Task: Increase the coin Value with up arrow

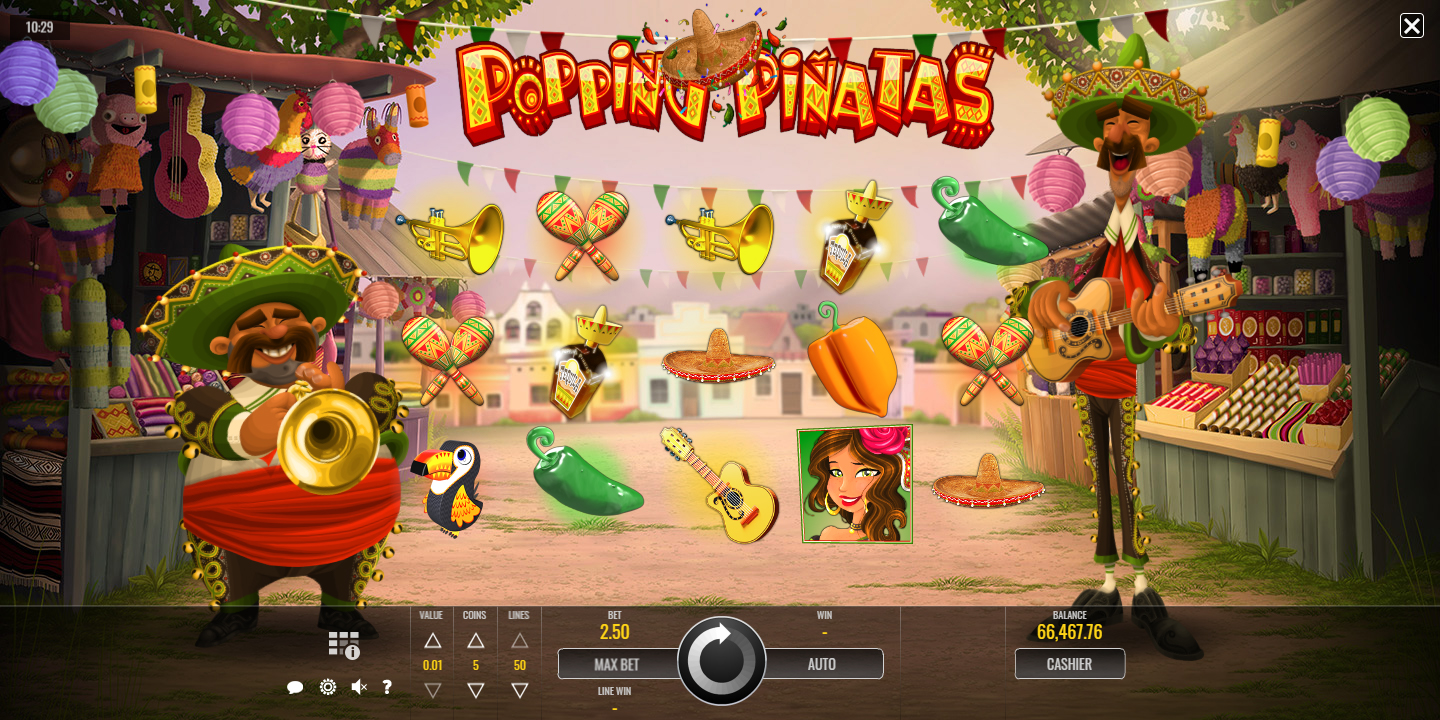Action: [432, 641]
